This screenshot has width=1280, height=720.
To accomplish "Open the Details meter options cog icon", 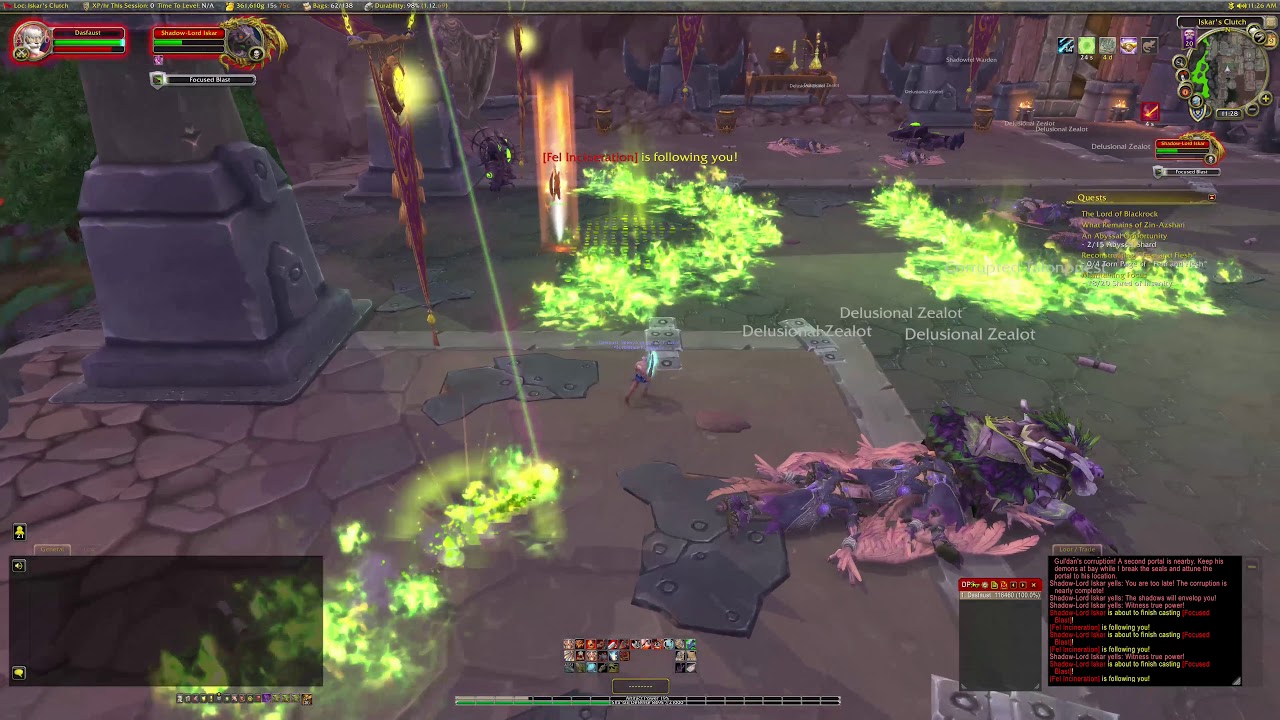I will pyautogui.click(x=984, y=585).
